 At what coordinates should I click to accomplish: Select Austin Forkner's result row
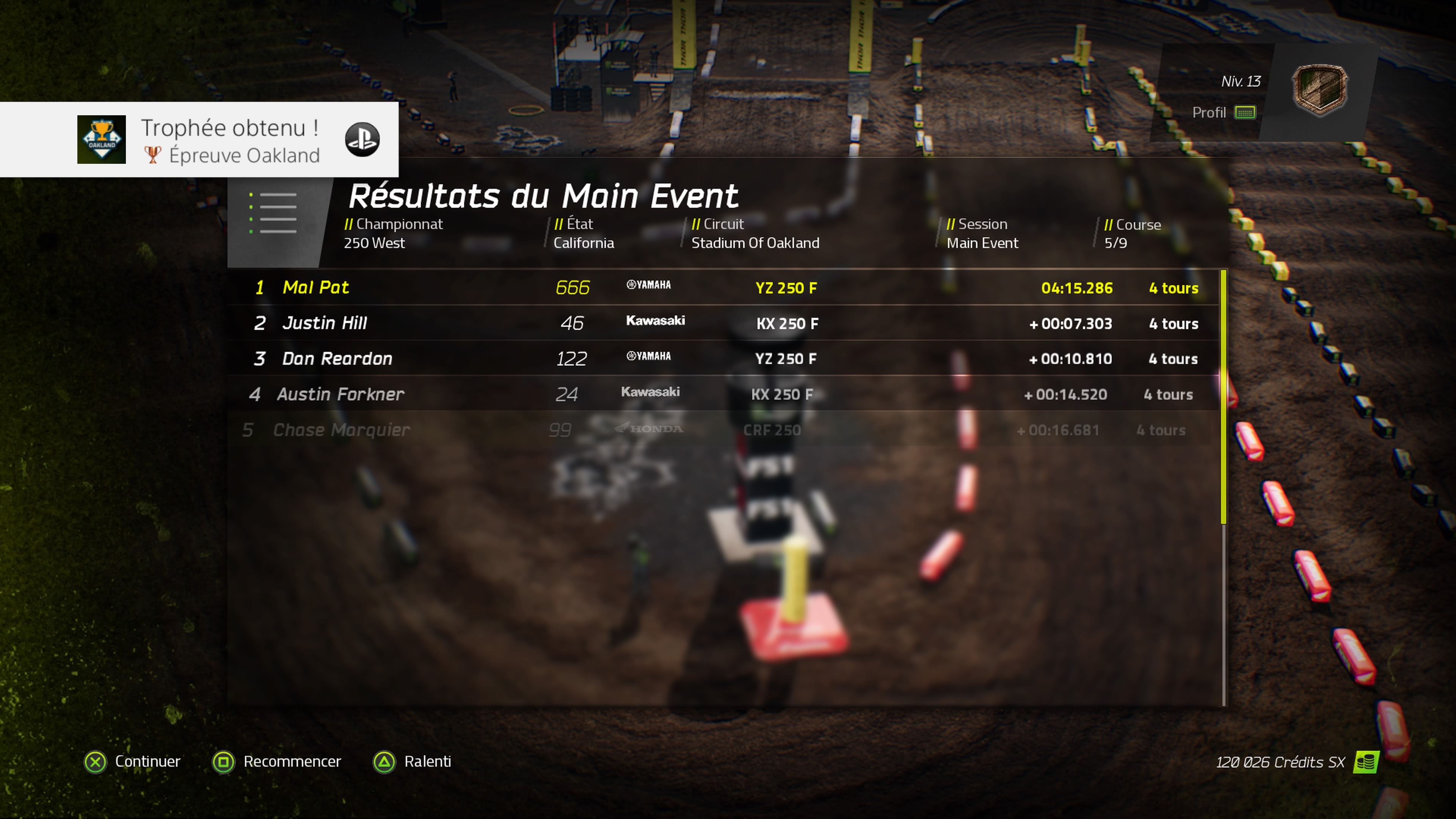tap(723, 394)
